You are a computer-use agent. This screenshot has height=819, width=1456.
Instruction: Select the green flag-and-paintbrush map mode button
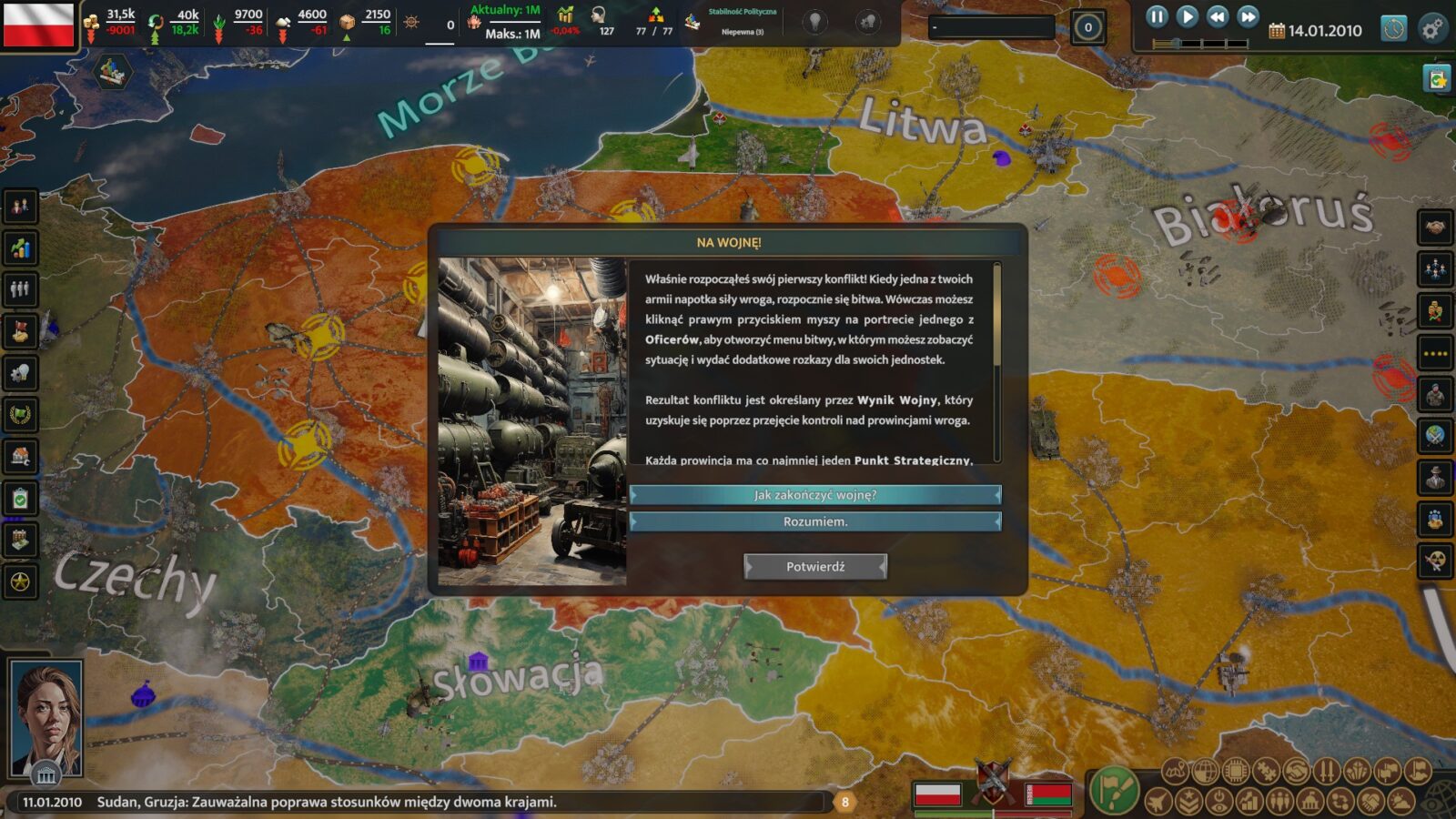coord(1114,789)
